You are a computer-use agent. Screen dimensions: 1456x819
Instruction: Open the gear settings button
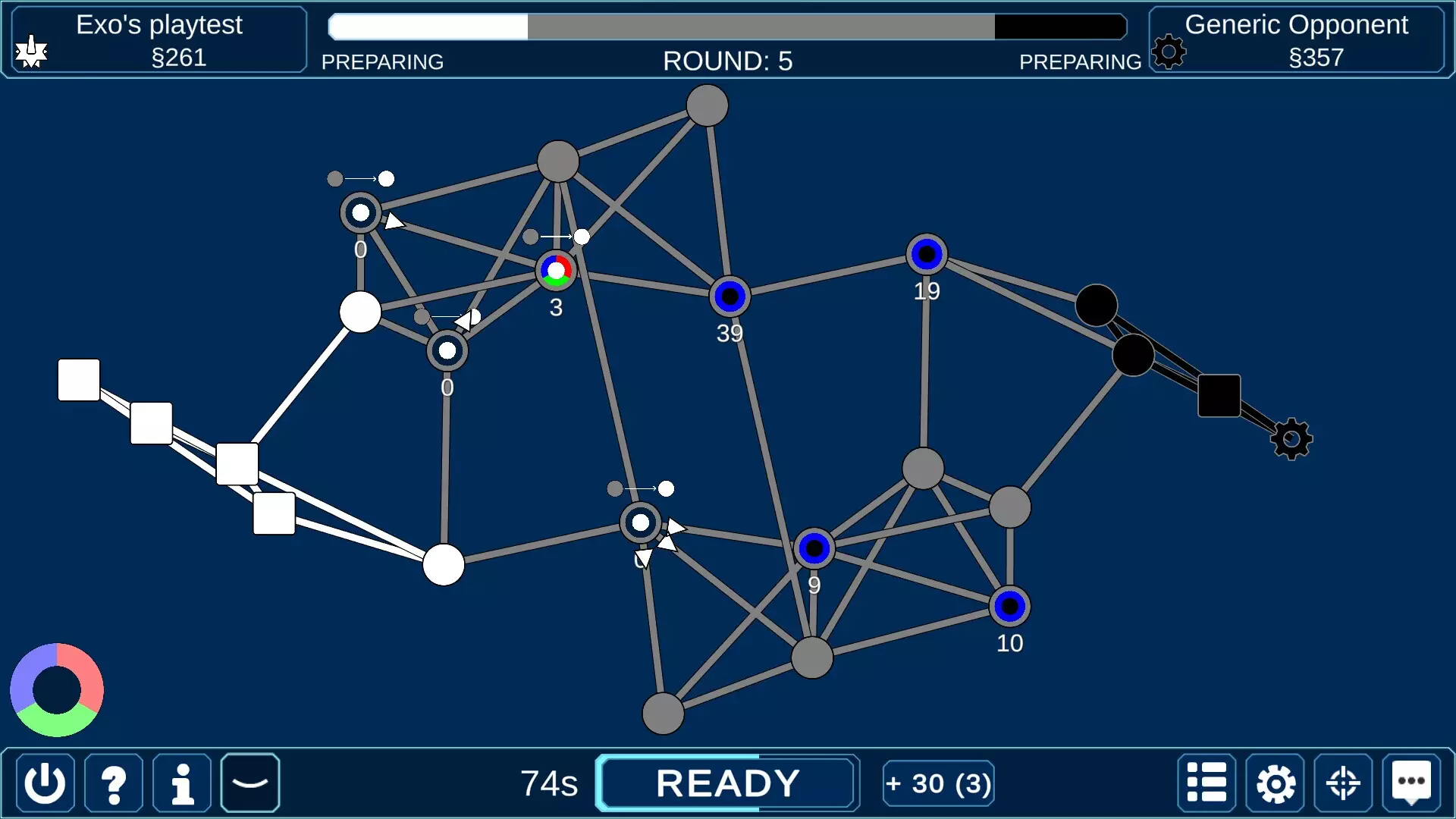tap(1275, 783)
